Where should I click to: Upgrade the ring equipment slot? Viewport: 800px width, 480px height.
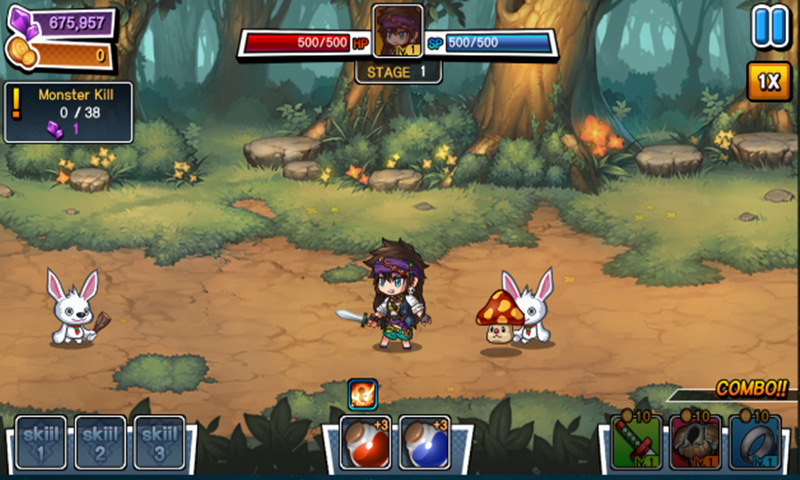click(754, 442)
